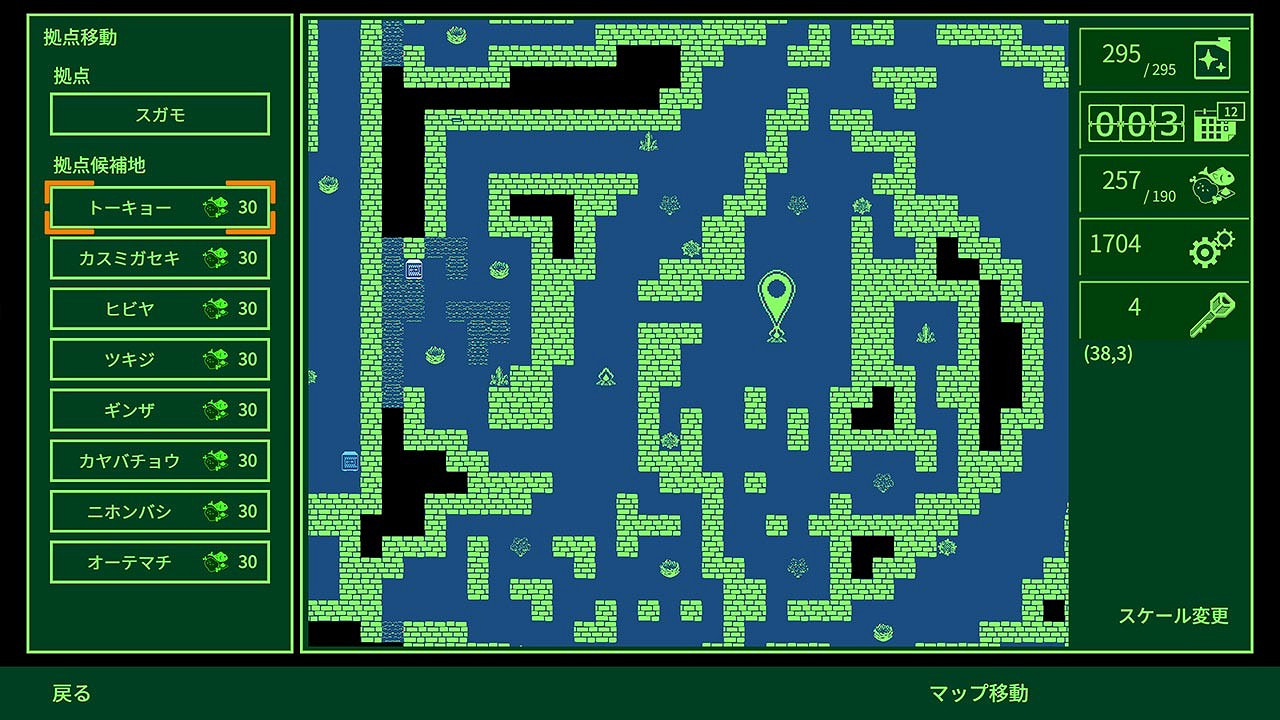This screenshot has width=1280, height=720.
Task: Click the blue building tile on the map
Action: coord(413,270)
